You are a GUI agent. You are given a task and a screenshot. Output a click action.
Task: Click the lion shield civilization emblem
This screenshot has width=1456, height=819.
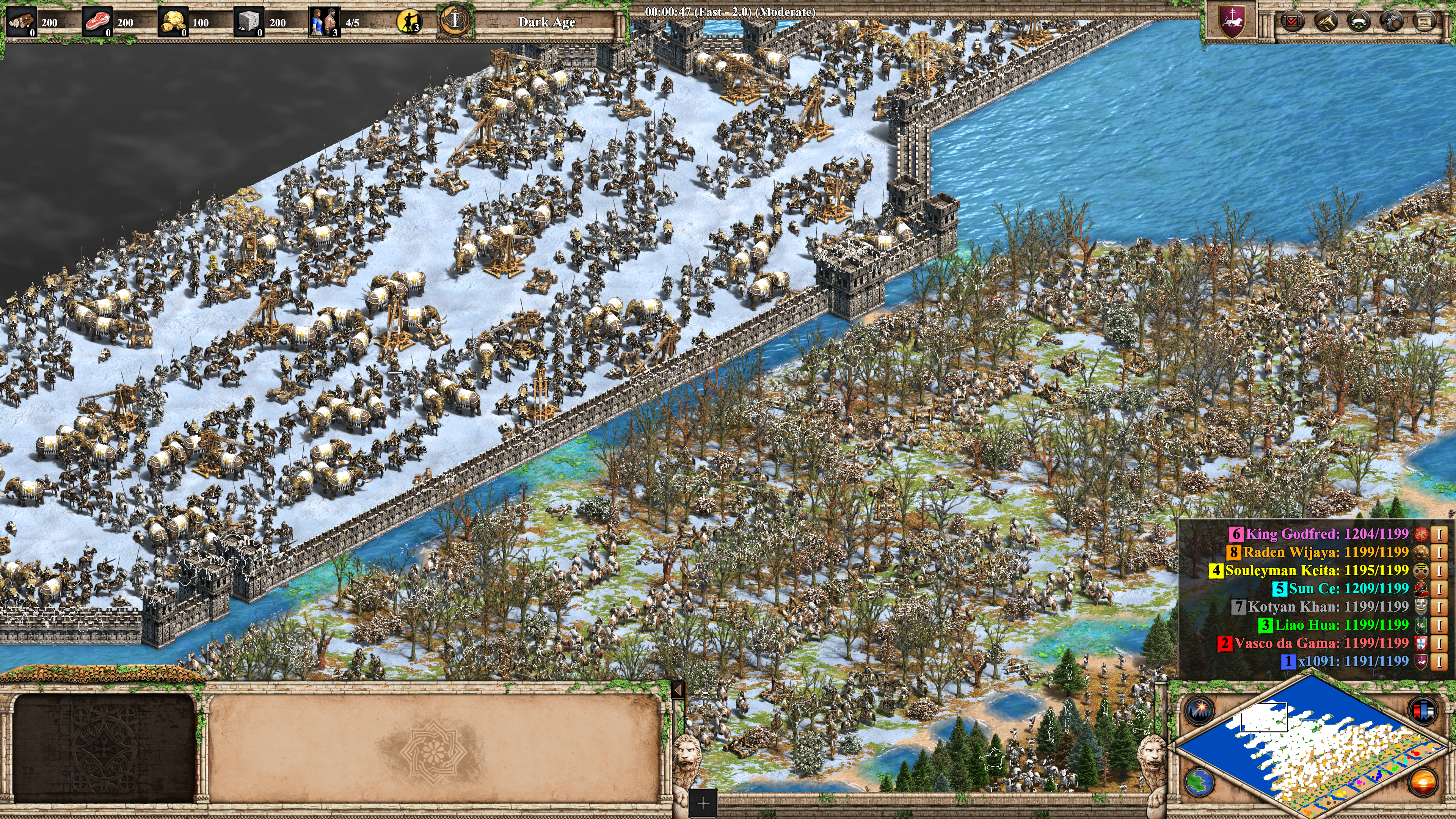(1232, 22)
